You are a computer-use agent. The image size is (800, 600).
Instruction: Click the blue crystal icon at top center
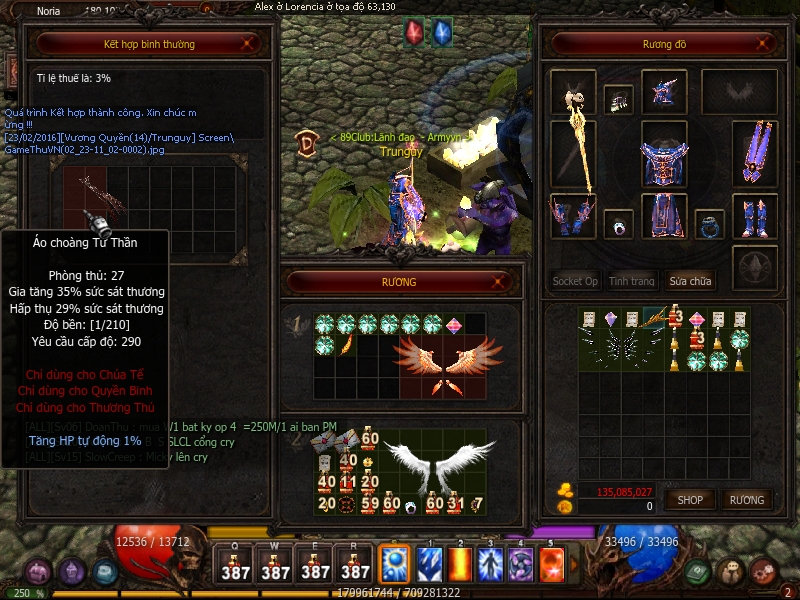(x=441, y=32)
